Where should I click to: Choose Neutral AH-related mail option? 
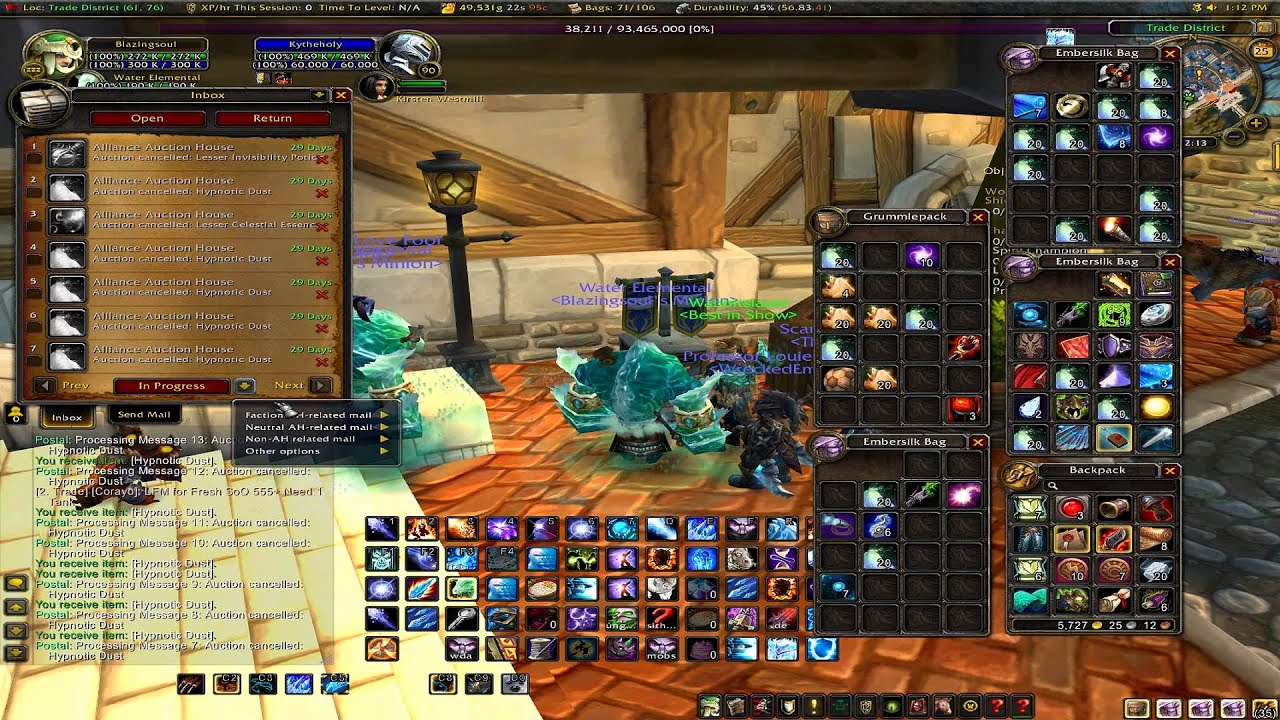pyautogui.click(x=308, y=427)
